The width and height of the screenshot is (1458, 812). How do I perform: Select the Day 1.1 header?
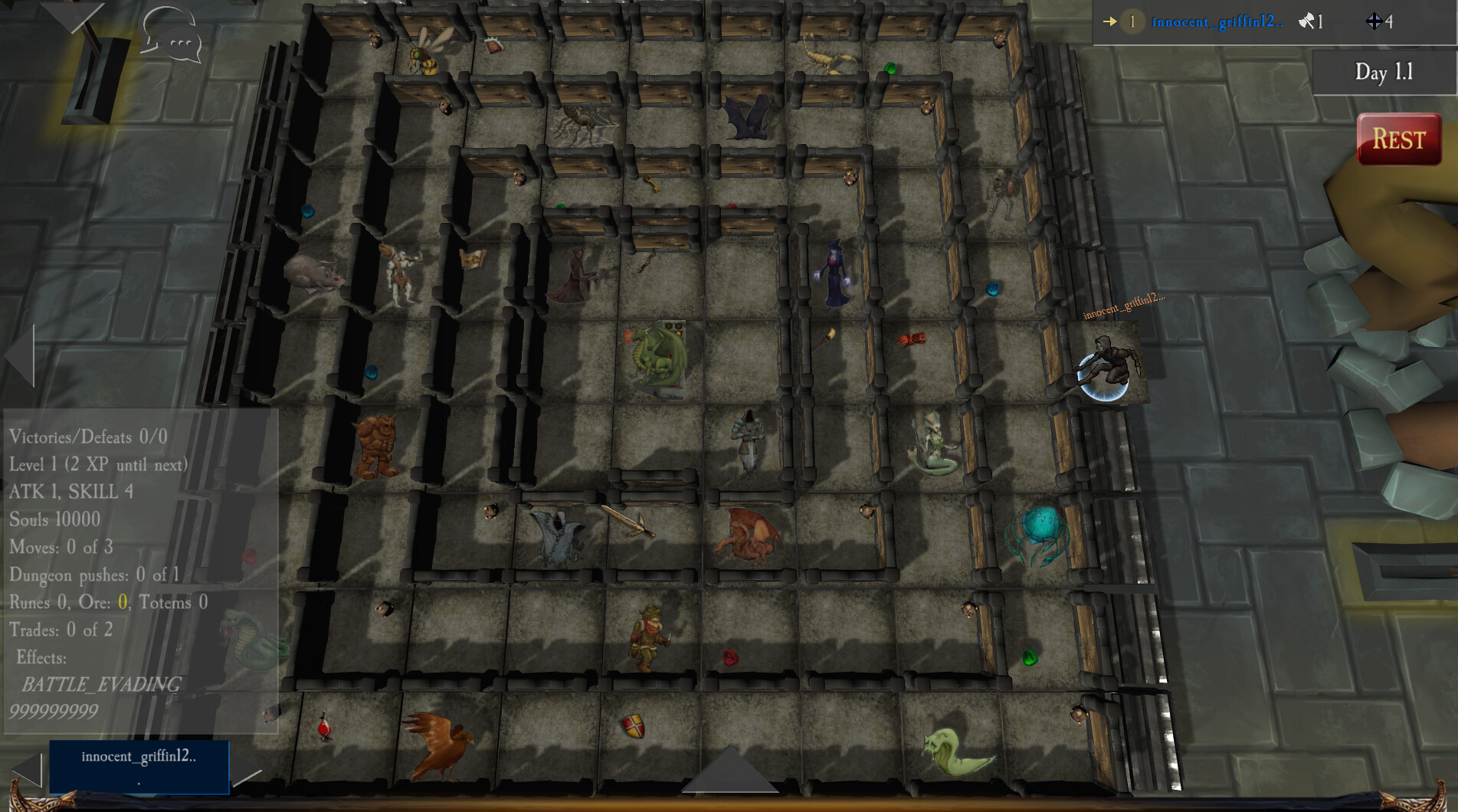coord(1383,71)
